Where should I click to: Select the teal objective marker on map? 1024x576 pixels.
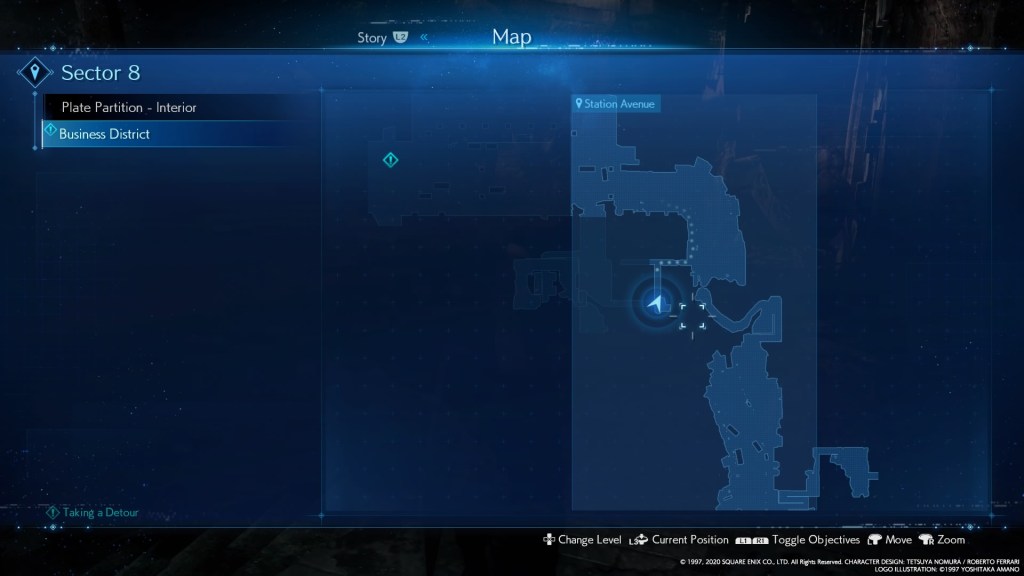pos(391,160)
